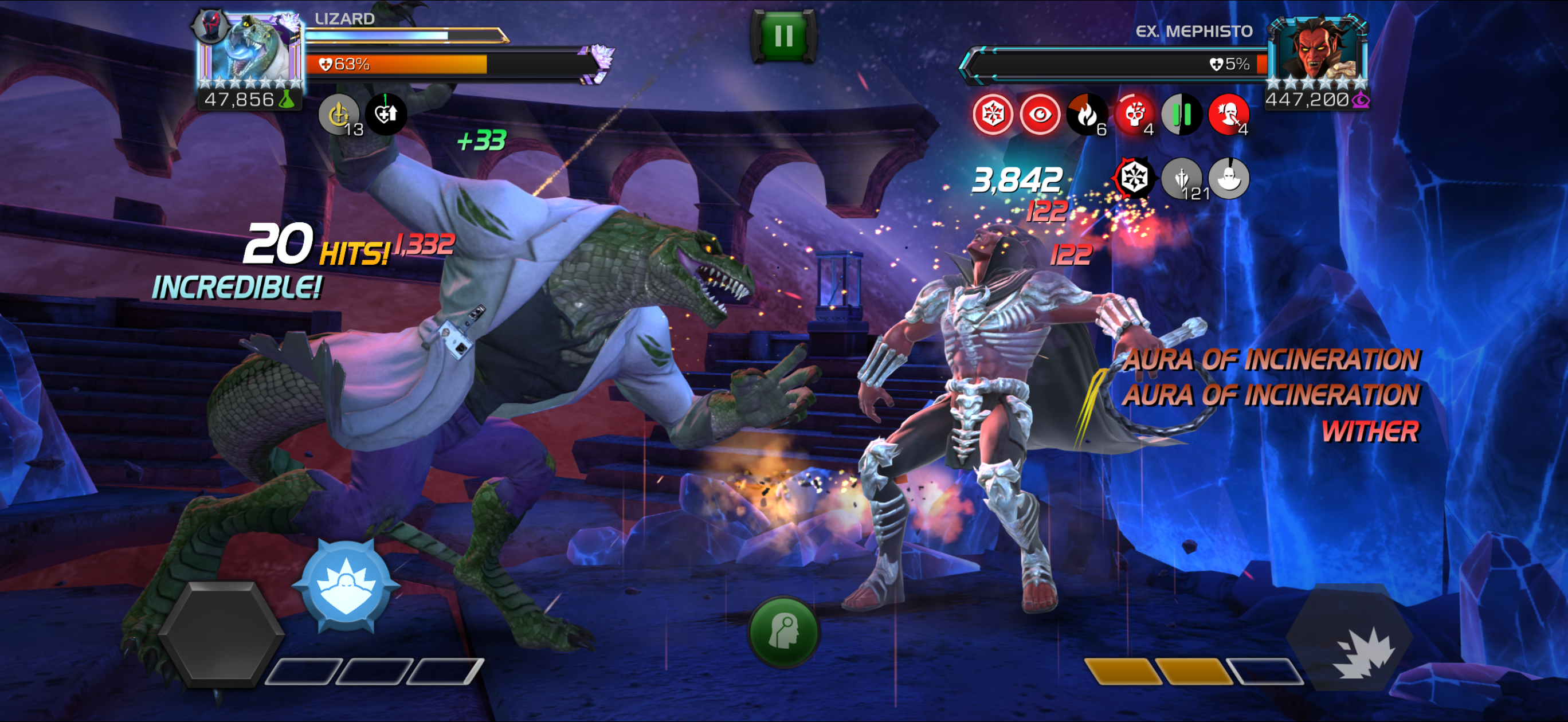The image size is (1568, 722).
Task: Tap the blue crowned figure ability icon
Action: 346,584
